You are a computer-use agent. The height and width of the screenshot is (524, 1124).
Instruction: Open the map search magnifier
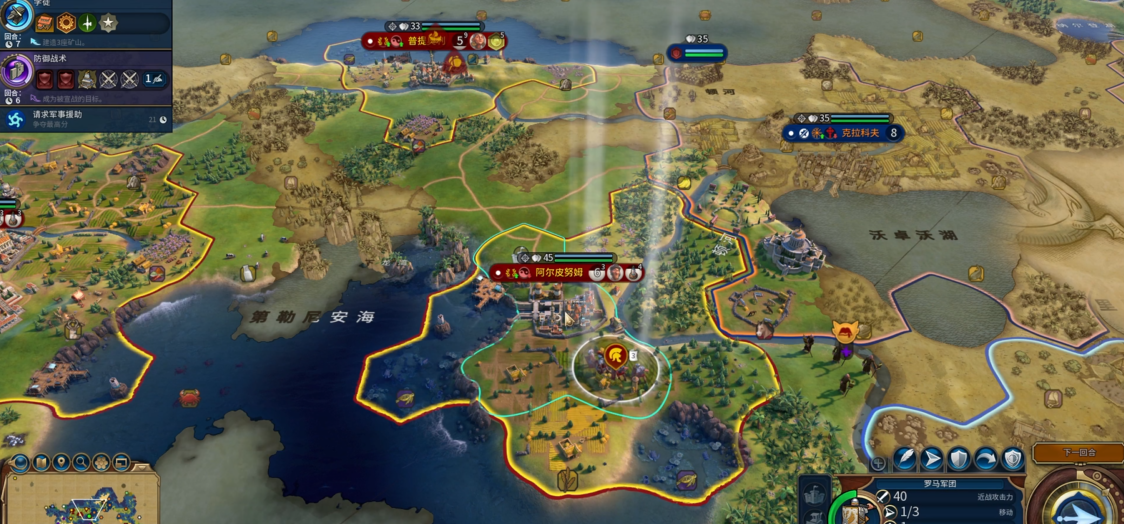81,463
